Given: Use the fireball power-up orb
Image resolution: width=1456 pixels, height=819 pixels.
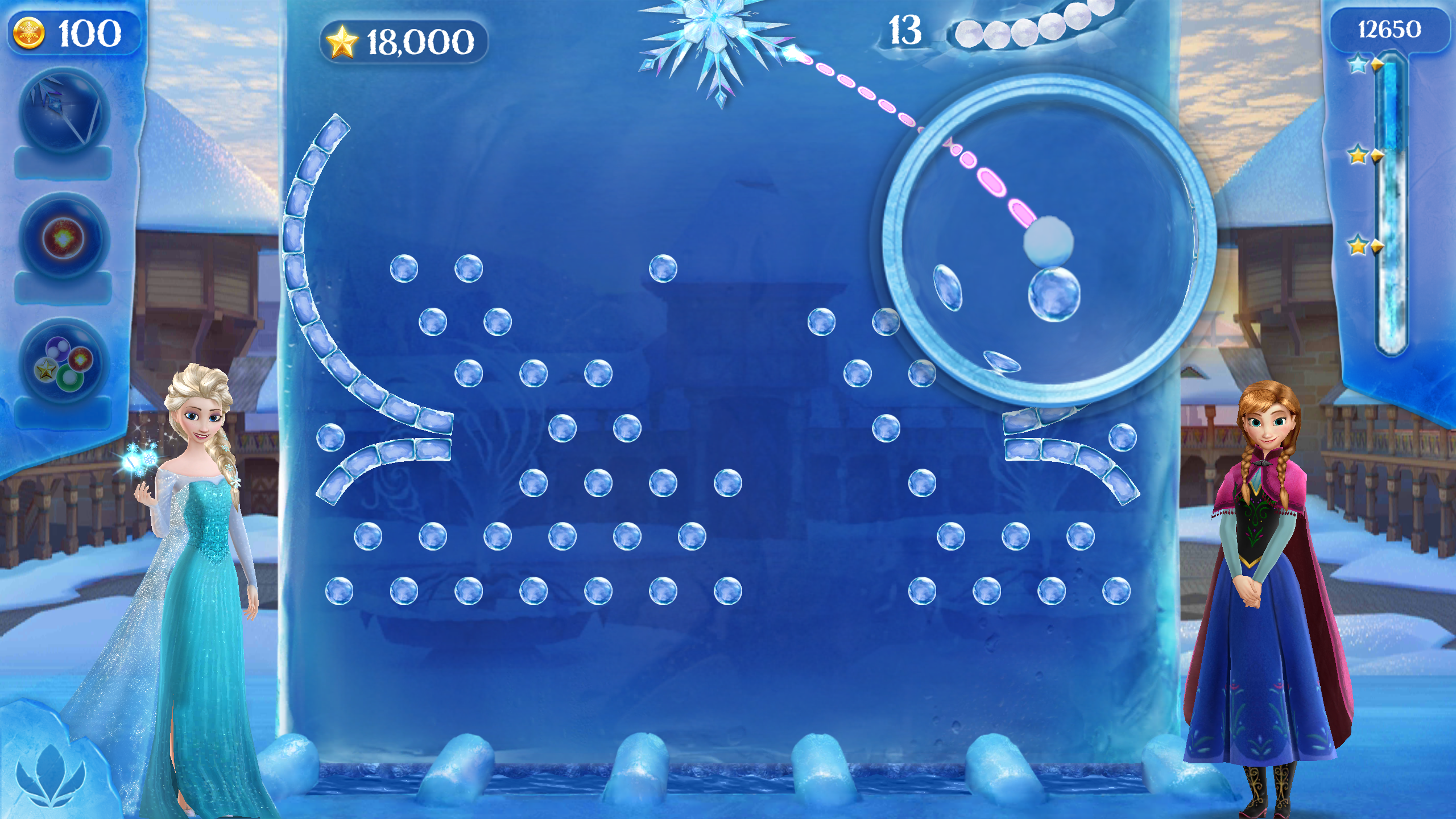Looking at the screenshot, I should [x=63, y=236].
